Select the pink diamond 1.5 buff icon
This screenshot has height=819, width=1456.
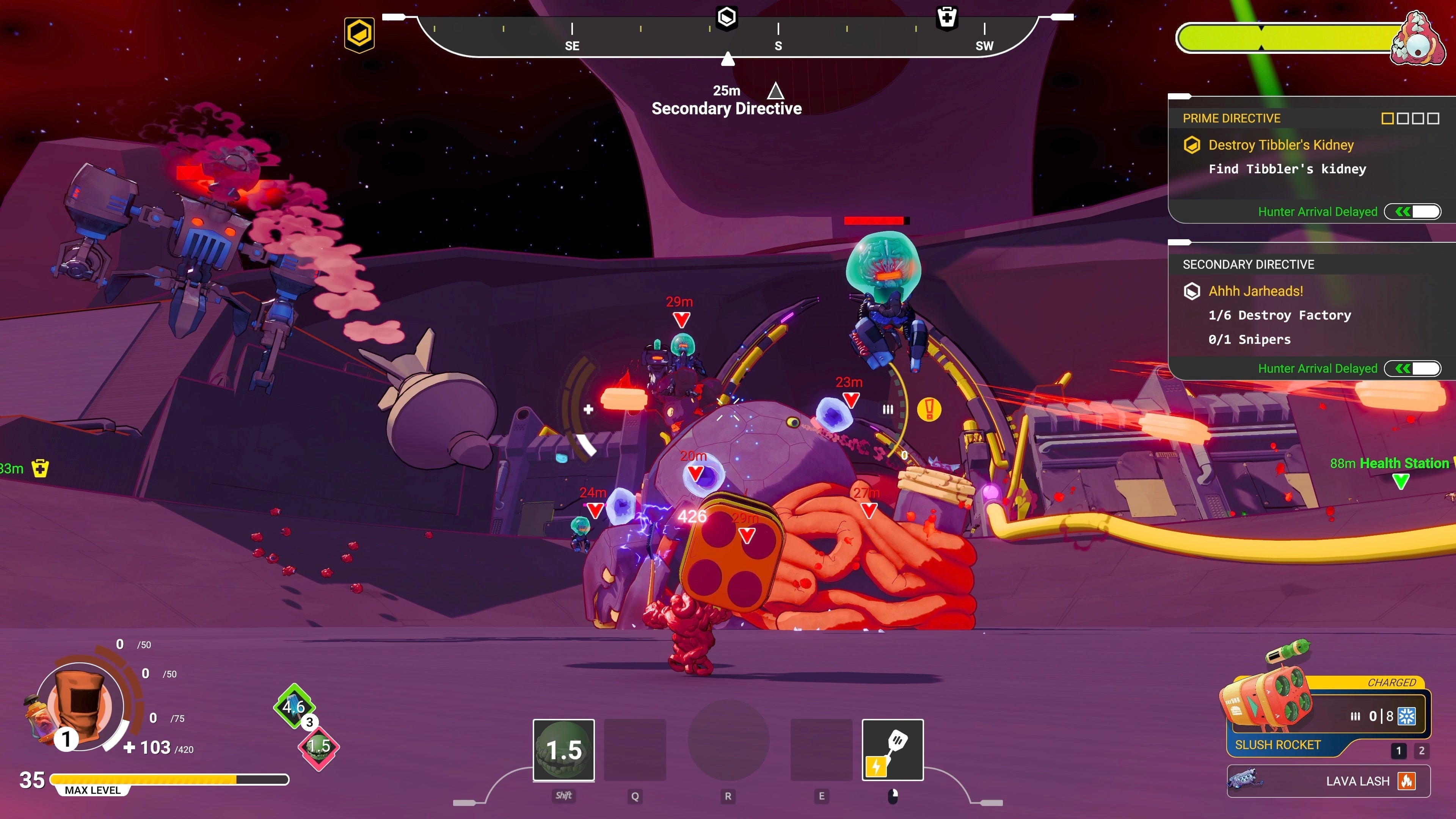319,747
